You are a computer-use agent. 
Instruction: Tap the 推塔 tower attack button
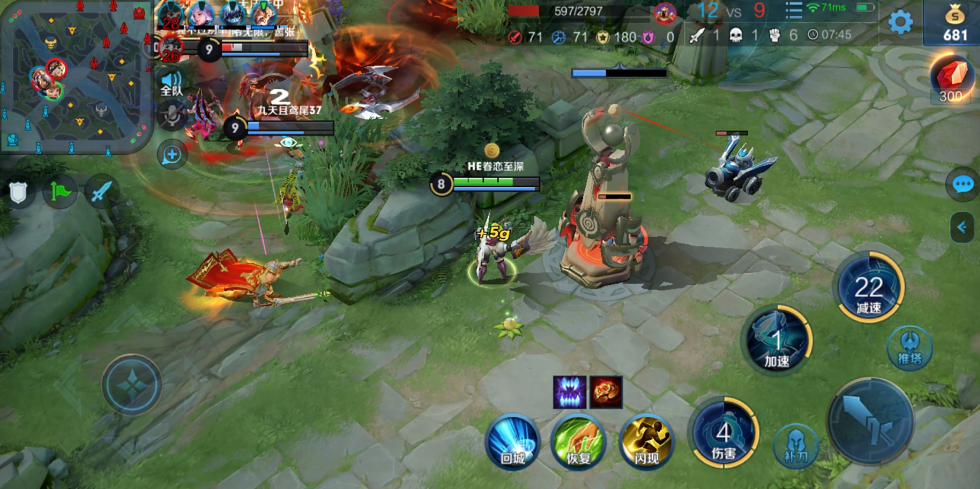909,349
